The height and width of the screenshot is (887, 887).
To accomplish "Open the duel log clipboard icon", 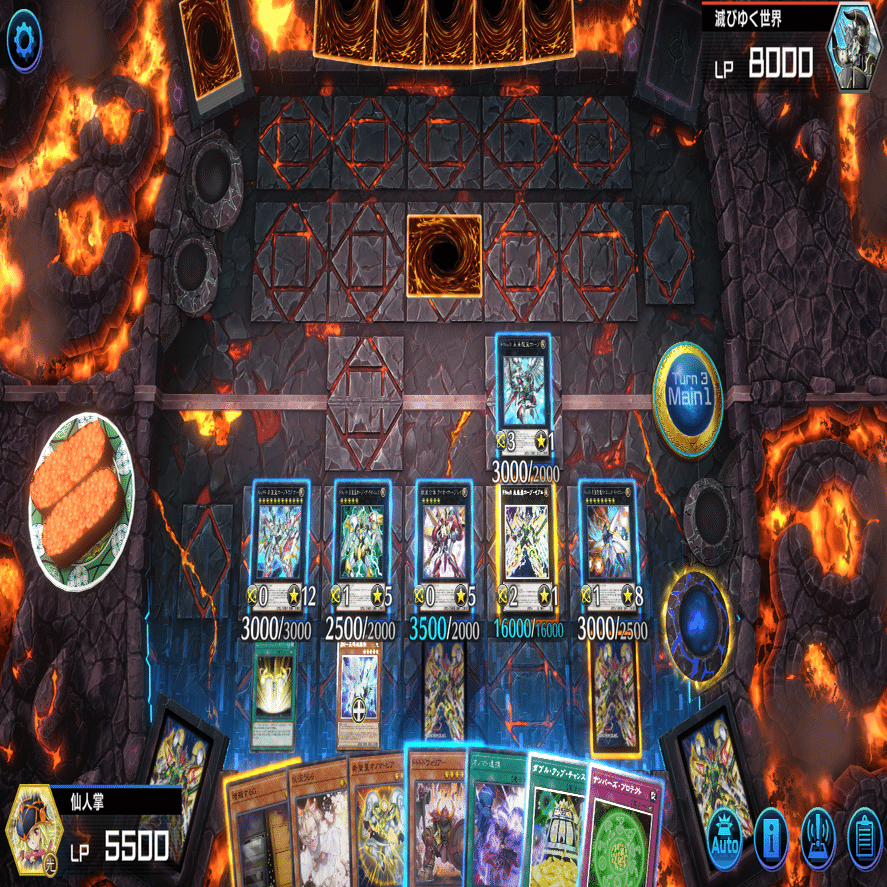I will (862, 835).
